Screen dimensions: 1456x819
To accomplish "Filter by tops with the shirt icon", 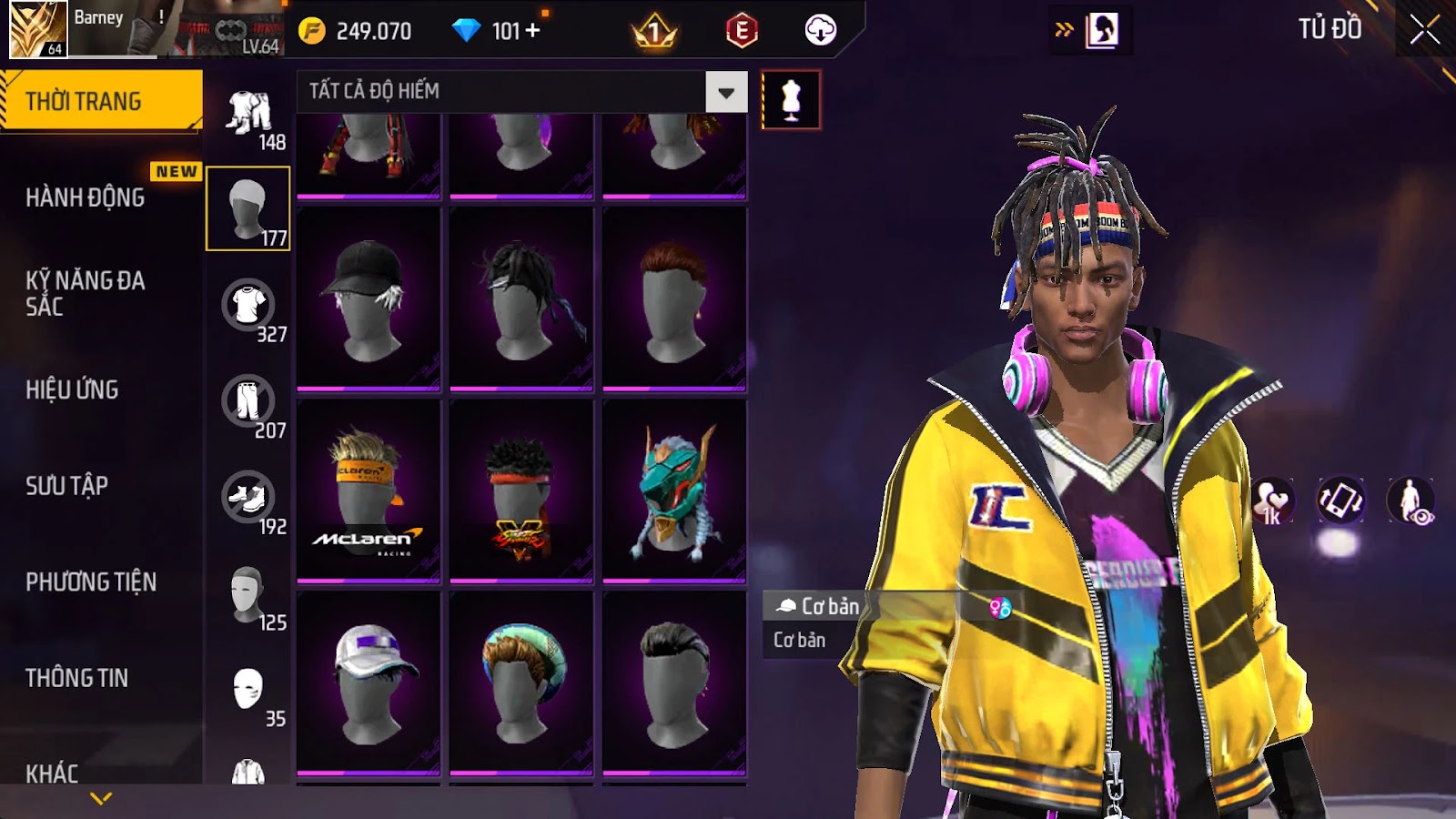I will (248, 306).
